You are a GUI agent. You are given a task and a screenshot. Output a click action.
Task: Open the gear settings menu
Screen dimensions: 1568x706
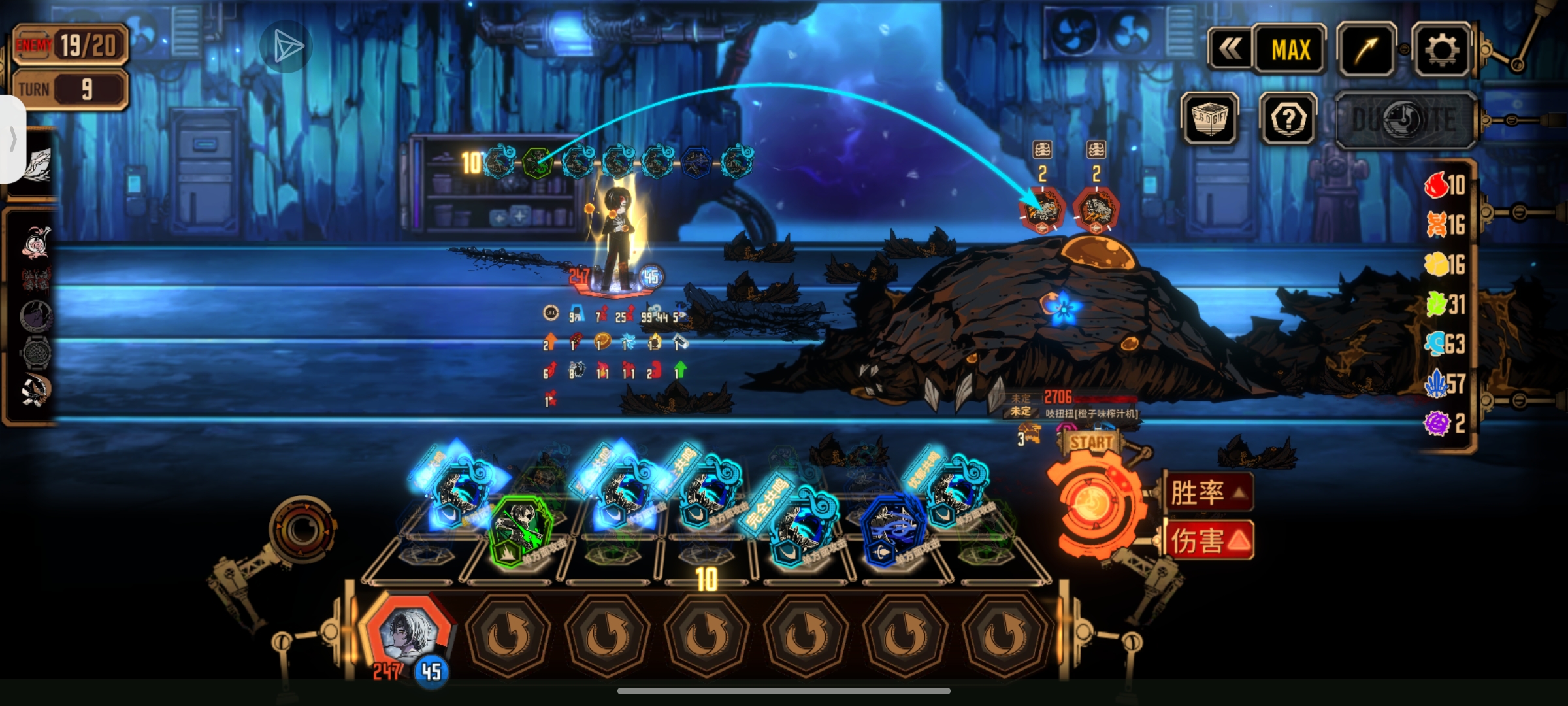tap(1441, 50)
